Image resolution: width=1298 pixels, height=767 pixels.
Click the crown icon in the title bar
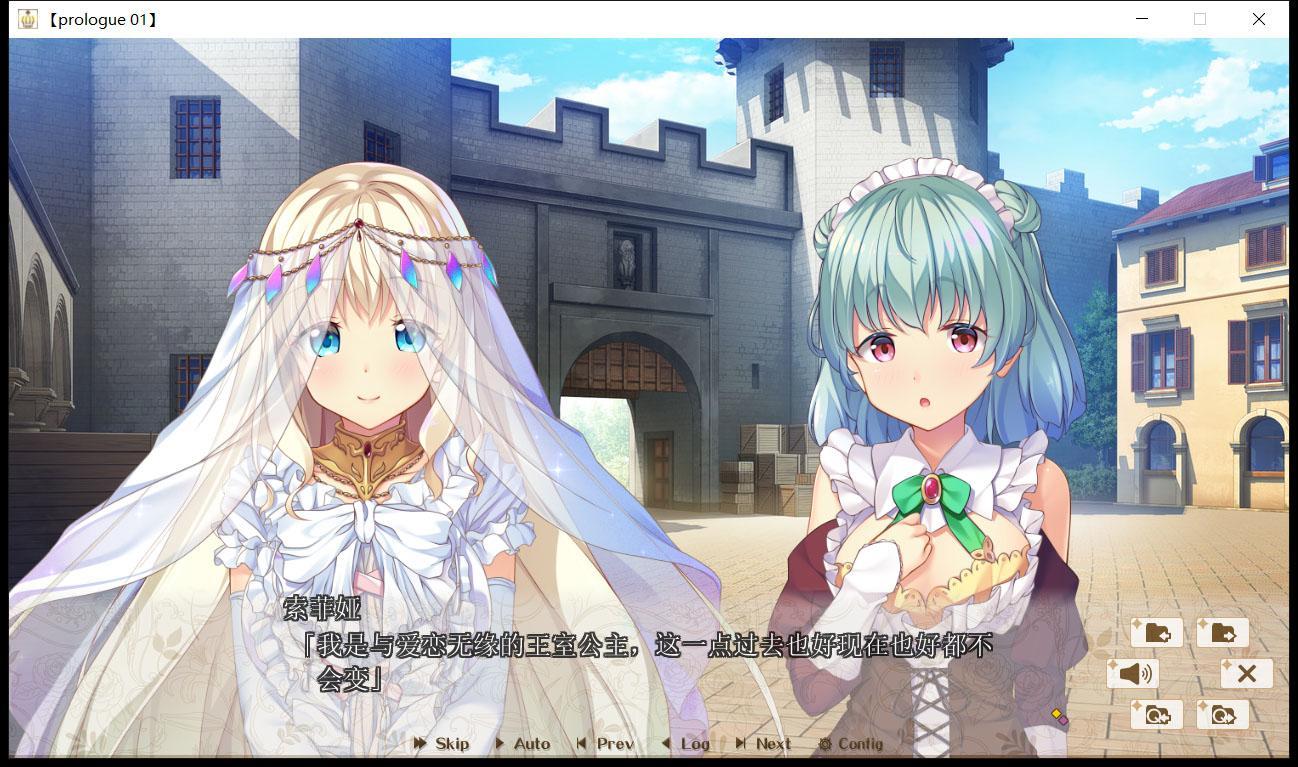pos(29,18)
